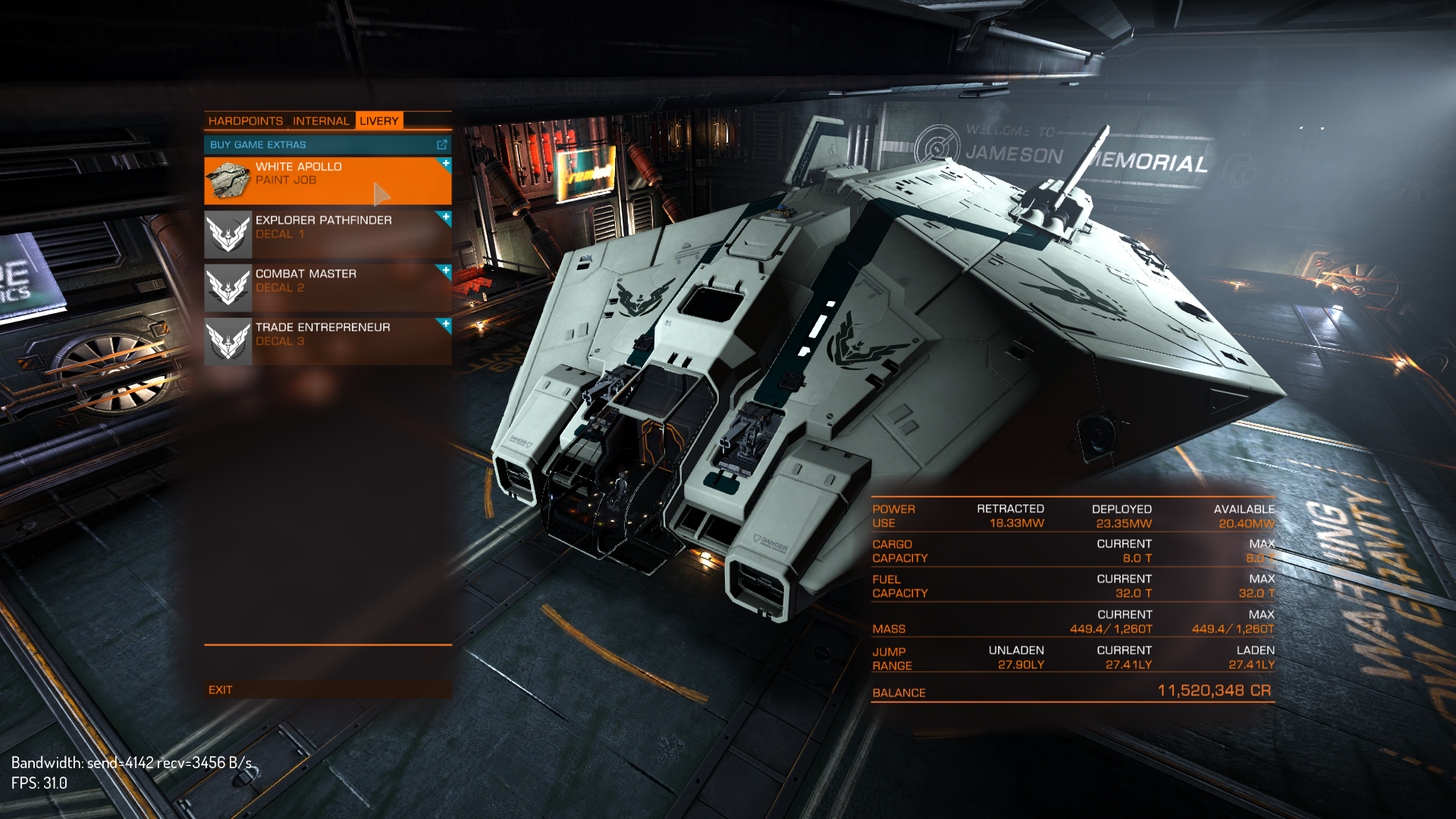Open the Internal compartments tab
The width and height of the screenshot is (1456, 819).
pos(321,121)
